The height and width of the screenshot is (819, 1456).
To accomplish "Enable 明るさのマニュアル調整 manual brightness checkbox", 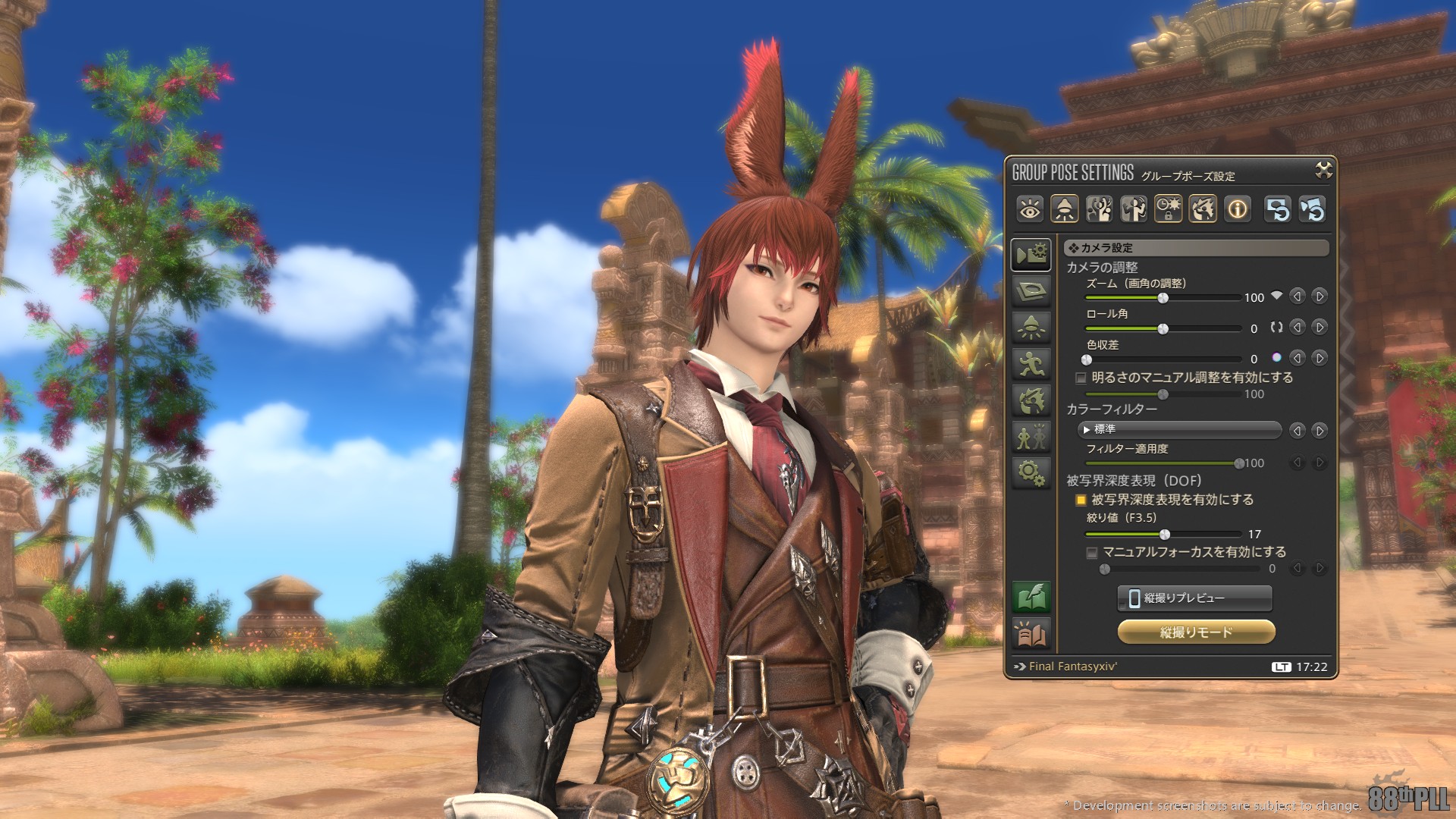I will point(1081,378).
